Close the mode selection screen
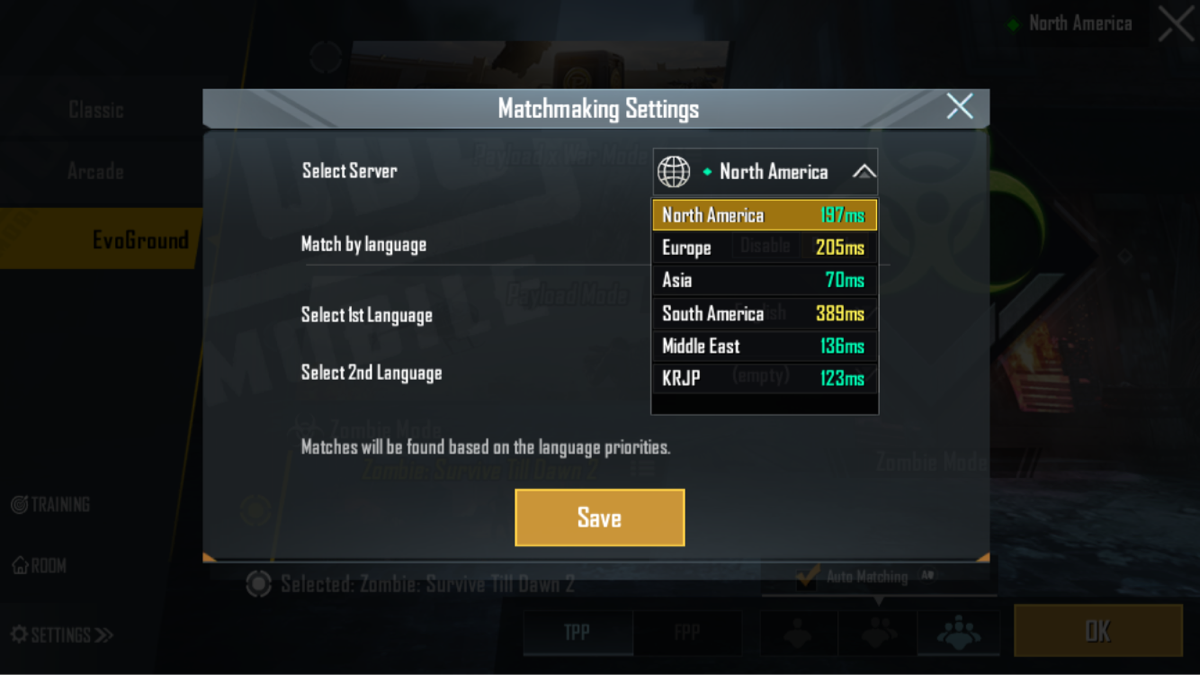This screenshot has width=1200, height=675. [1175, 24]
